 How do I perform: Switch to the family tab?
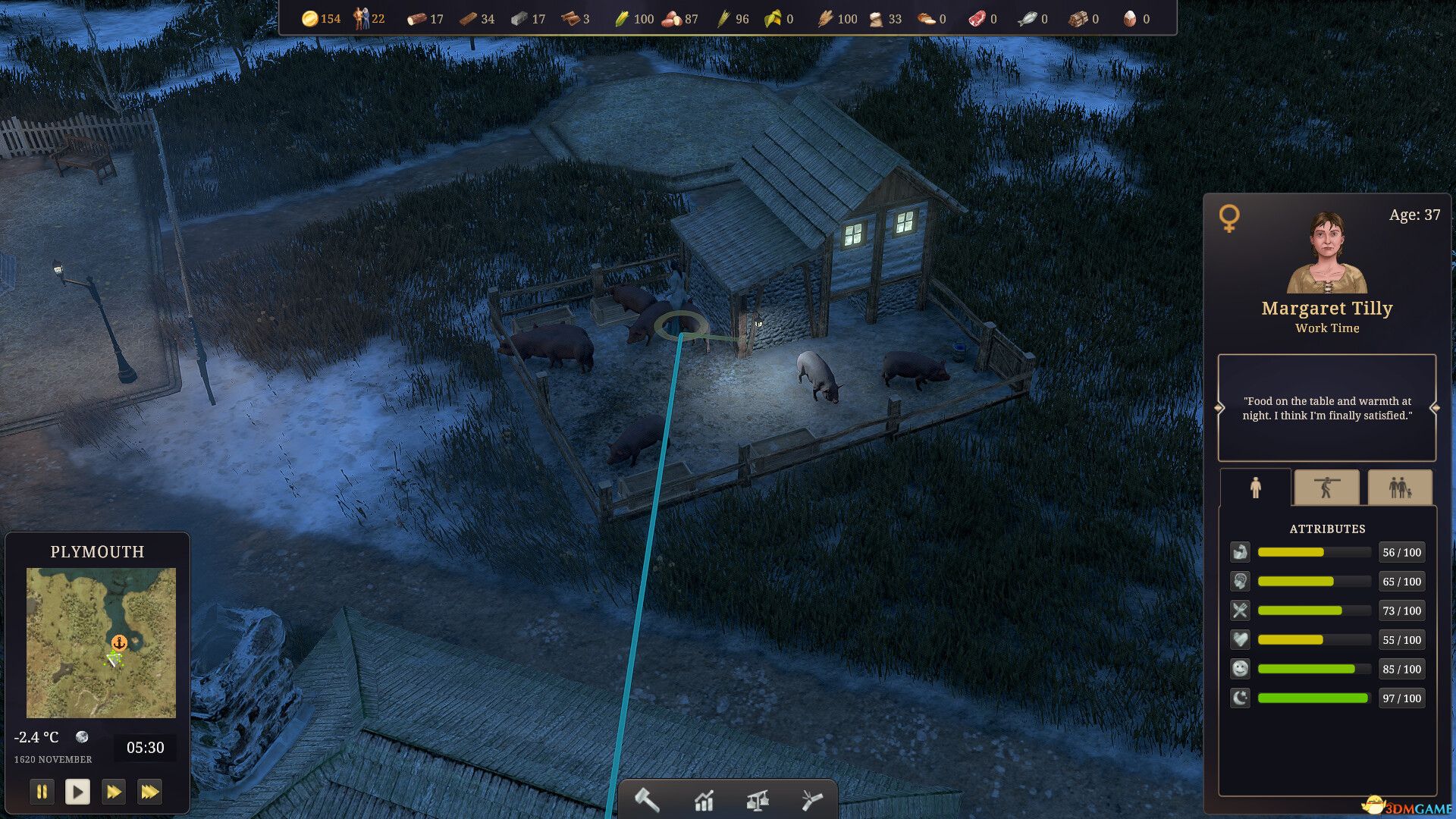[x=1400, y=488]
